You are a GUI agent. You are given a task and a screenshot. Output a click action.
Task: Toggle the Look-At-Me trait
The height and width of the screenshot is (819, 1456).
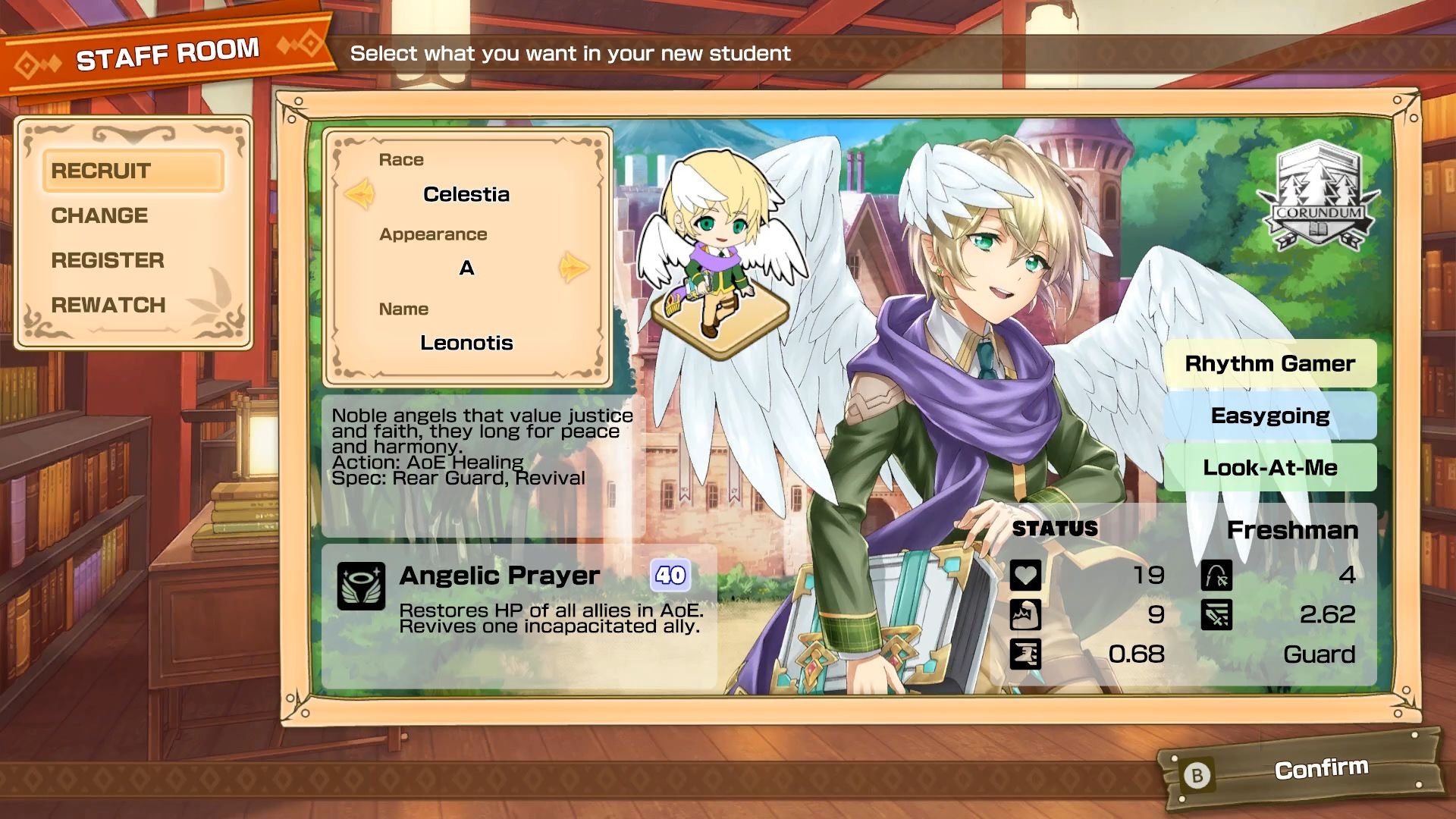[1270, 468]
